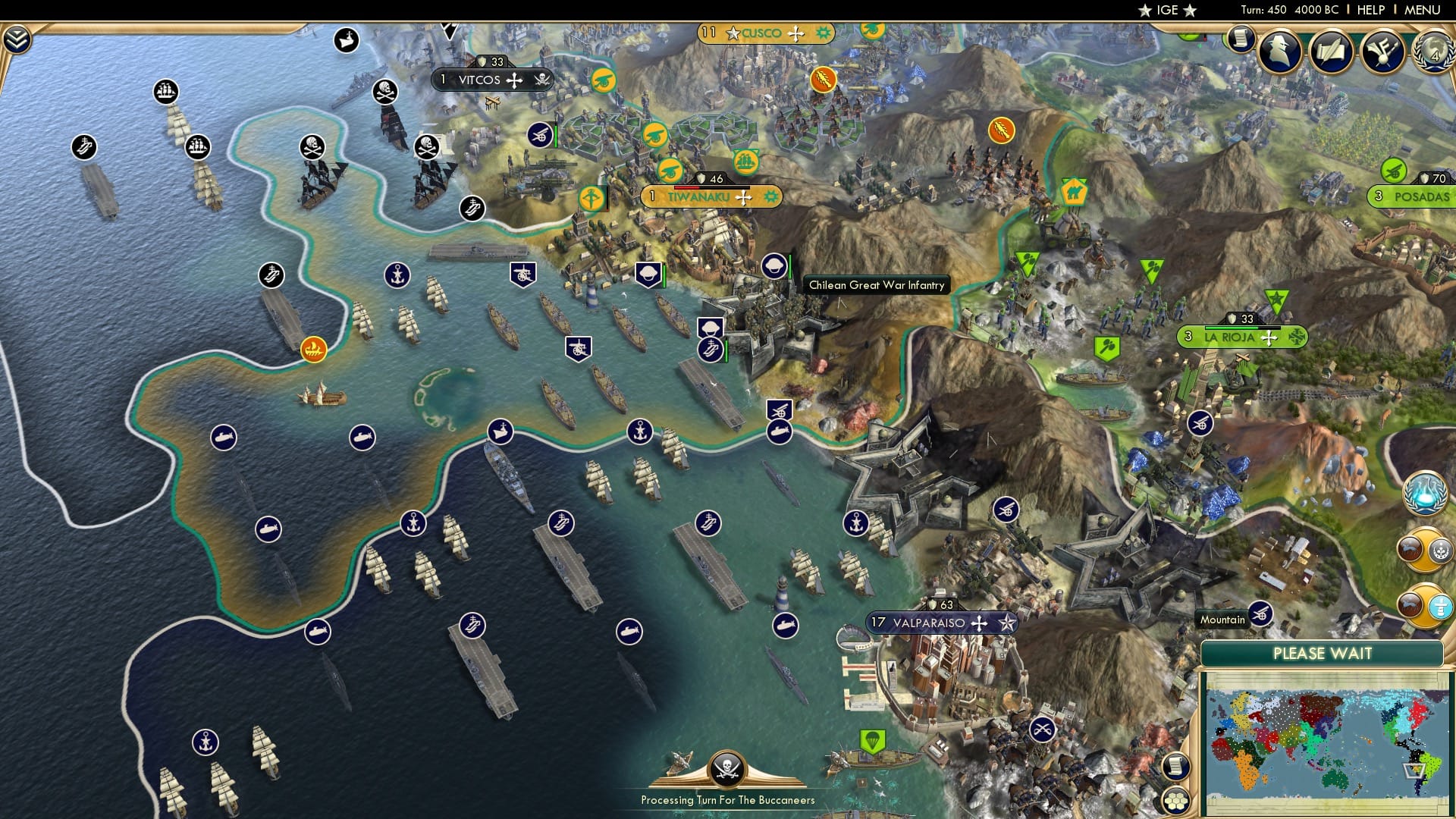
Task: Click the IGE button in the top bar
Action: tap(1168, 10)
